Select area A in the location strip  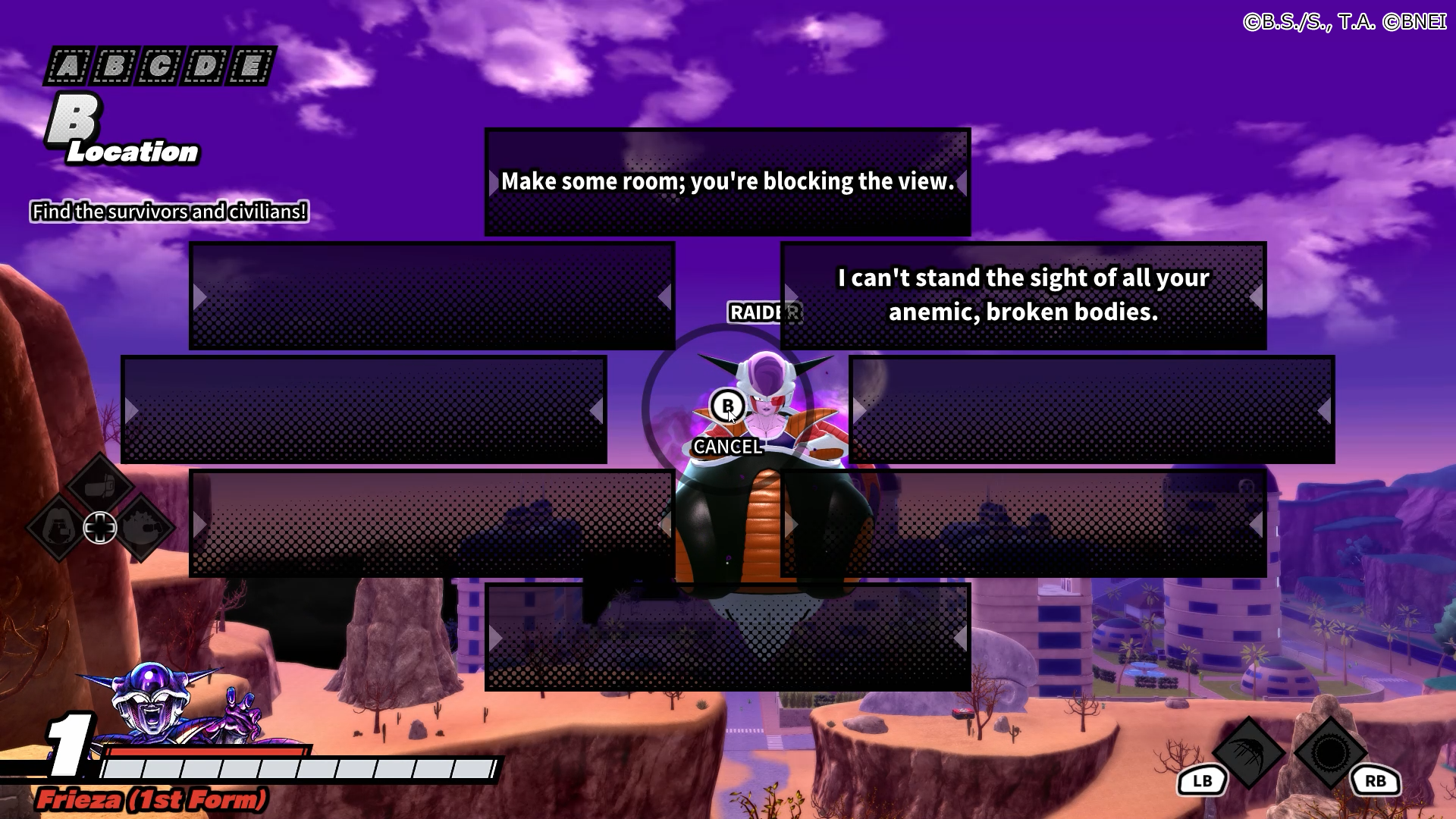(x=68, y=67)
